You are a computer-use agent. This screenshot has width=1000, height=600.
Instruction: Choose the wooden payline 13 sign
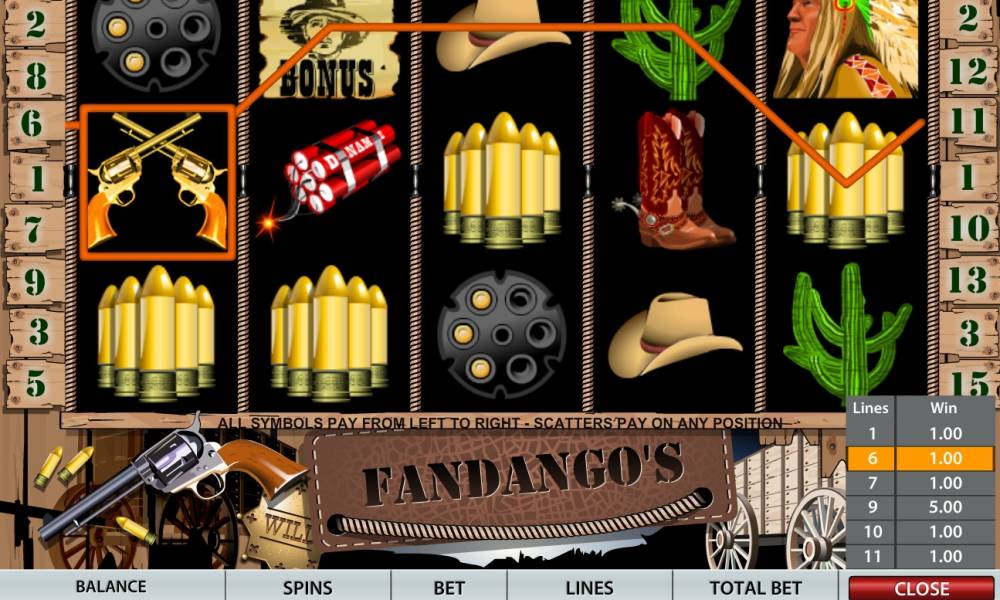pyautogui.click(x=968, y=280)
